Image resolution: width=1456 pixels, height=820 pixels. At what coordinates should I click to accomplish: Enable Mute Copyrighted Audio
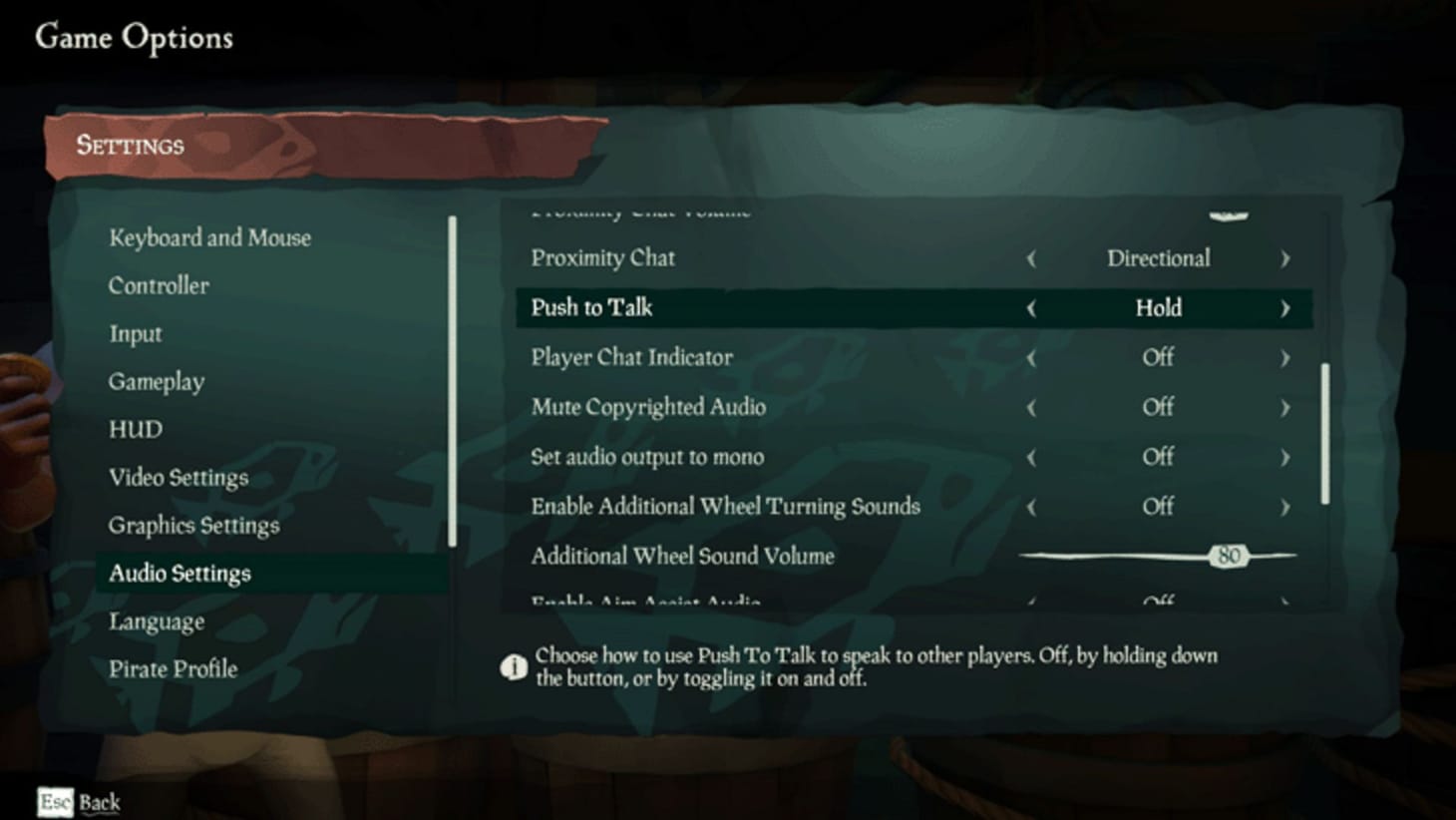tap(1285, 407)
